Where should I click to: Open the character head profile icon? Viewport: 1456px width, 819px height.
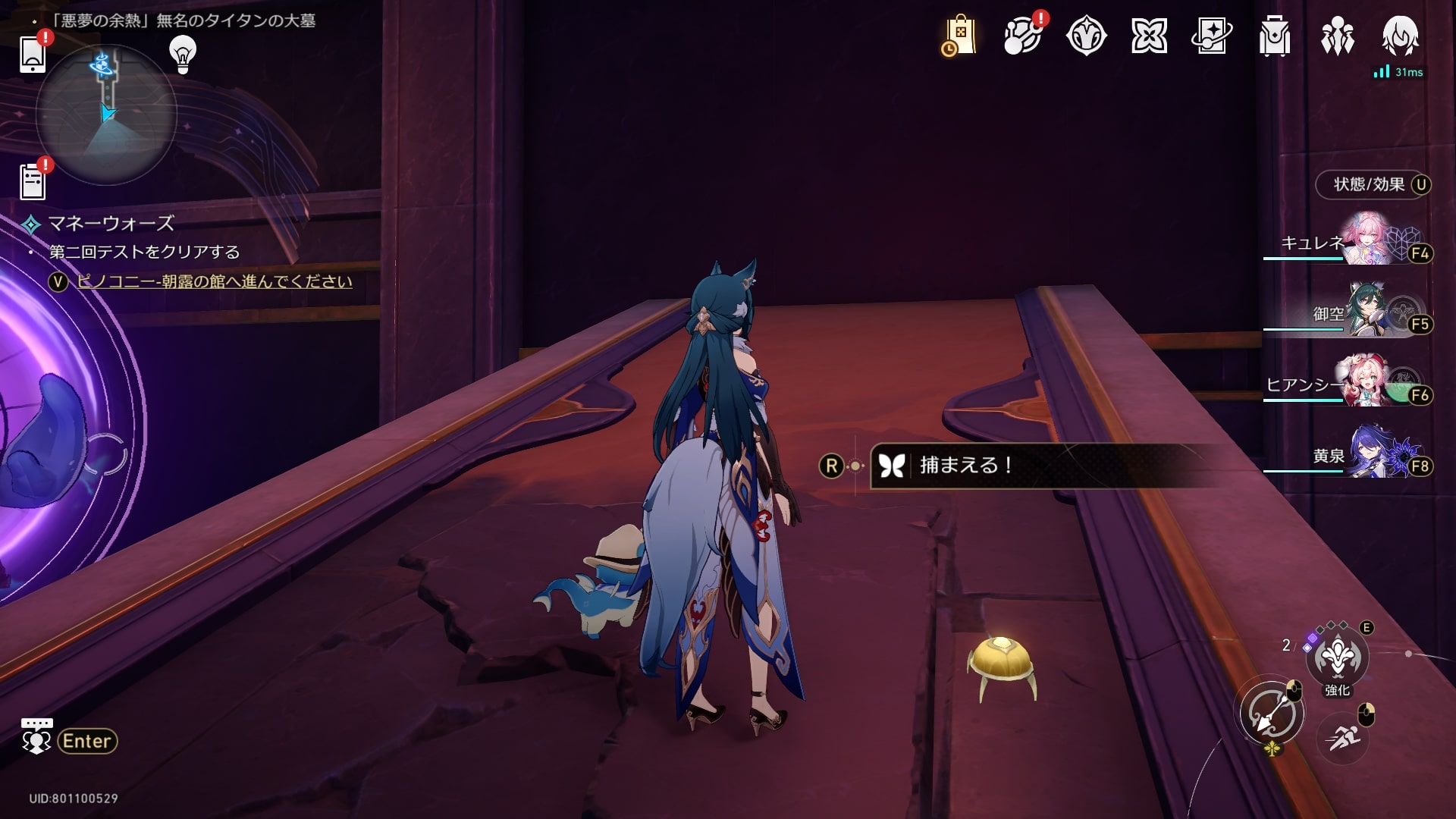(1400, 36)
